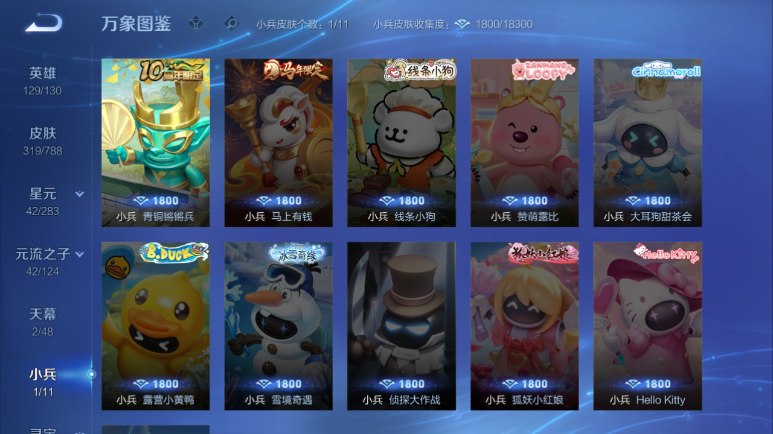View the 线条小狗 minion skin
The width and height of the screenshot is (773, 434).
[x=401, y=143]
